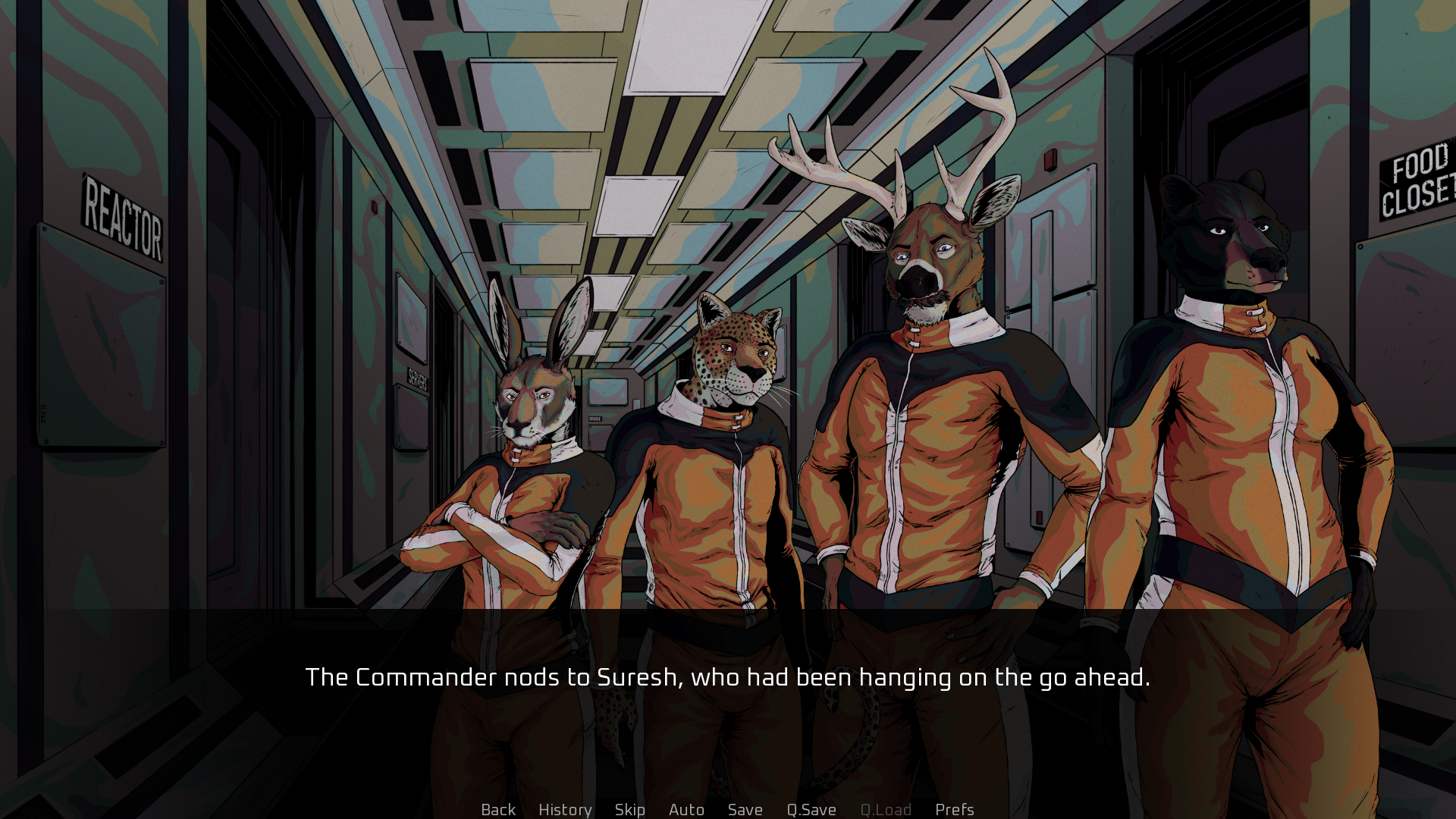Click the dialogue text to advance the story
The height and width of the screenshot is (819, 1456).
(x=728, y=677)
